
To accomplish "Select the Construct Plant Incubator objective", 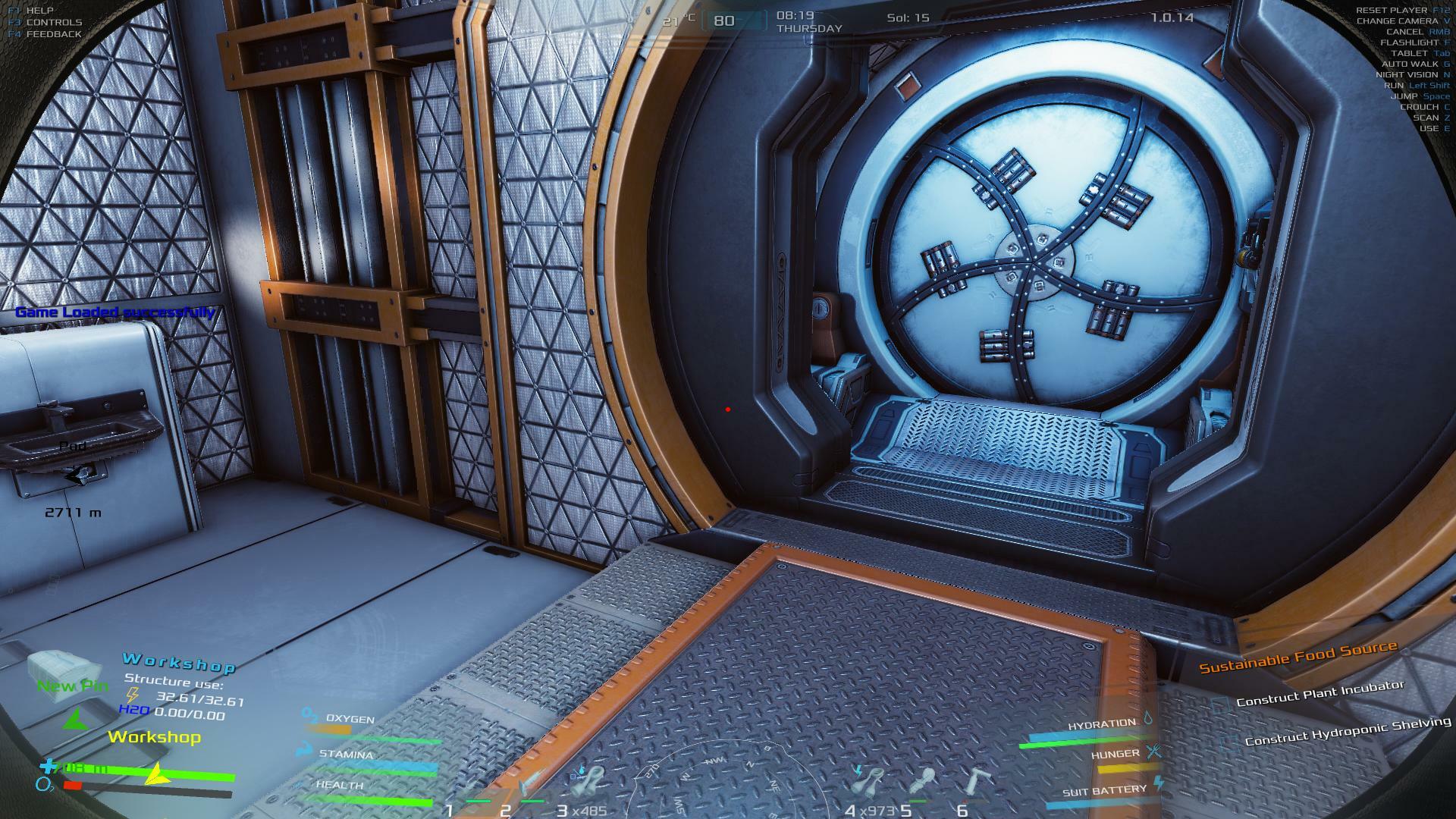I will tap(1320, 693).
